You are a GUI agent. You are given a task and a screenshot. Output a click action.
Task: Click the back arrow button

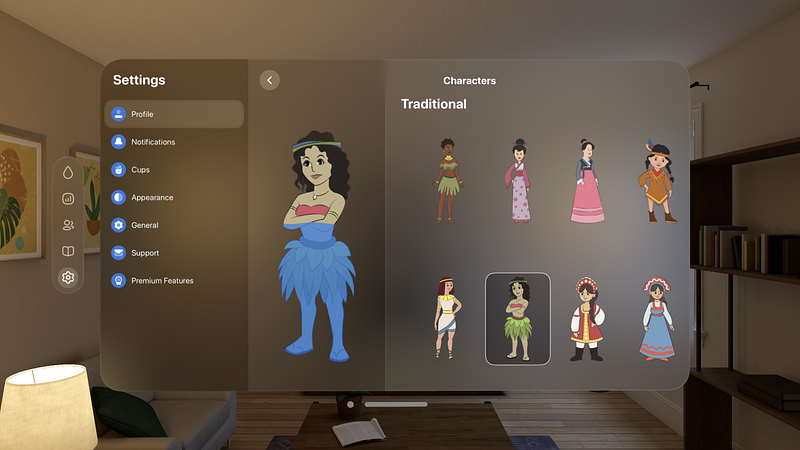pyautogui.click(x=269, y=80)
